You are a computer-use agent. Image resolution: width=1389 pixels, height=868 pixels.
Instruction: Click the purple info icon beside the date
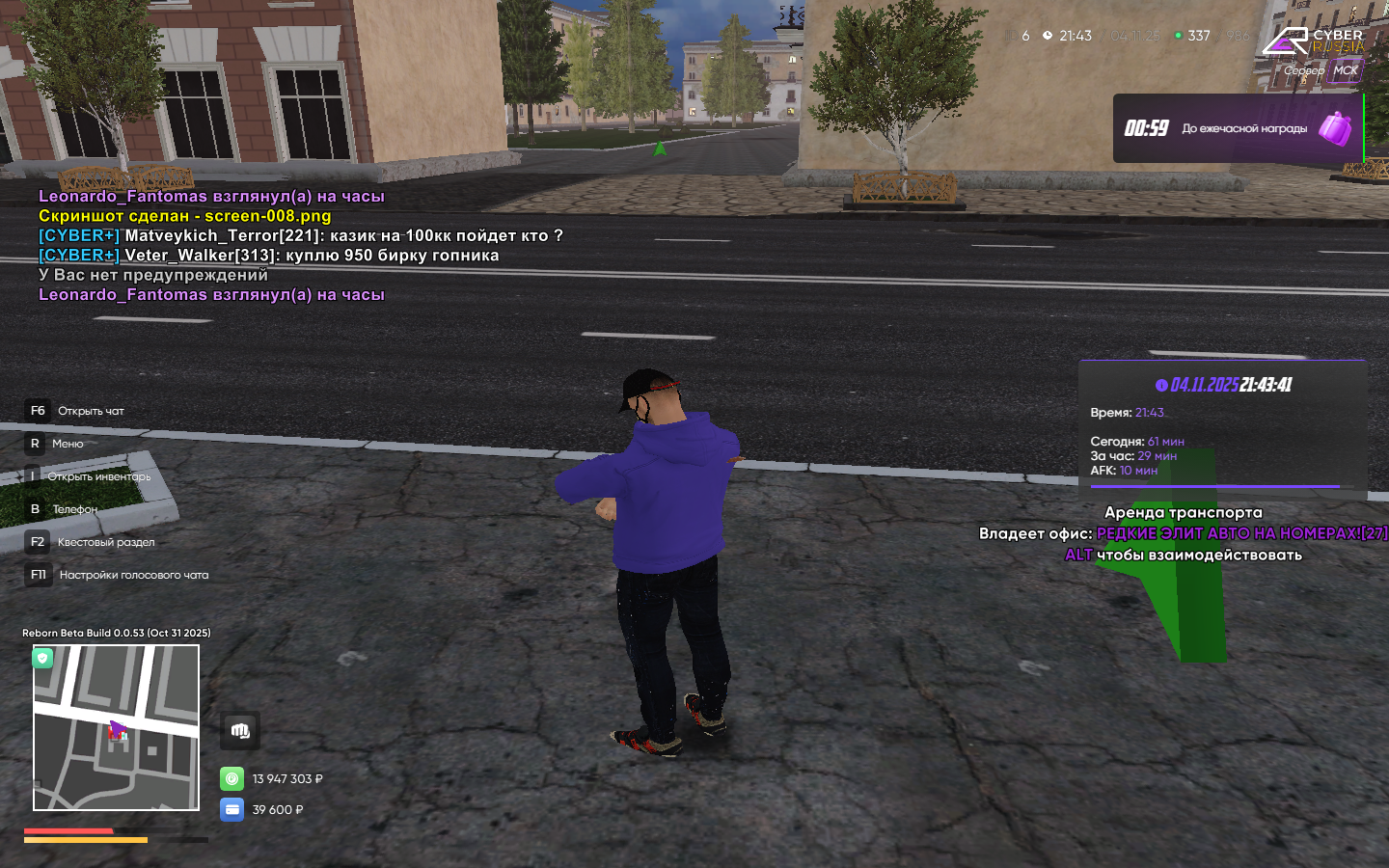(x=1161, y=385)
